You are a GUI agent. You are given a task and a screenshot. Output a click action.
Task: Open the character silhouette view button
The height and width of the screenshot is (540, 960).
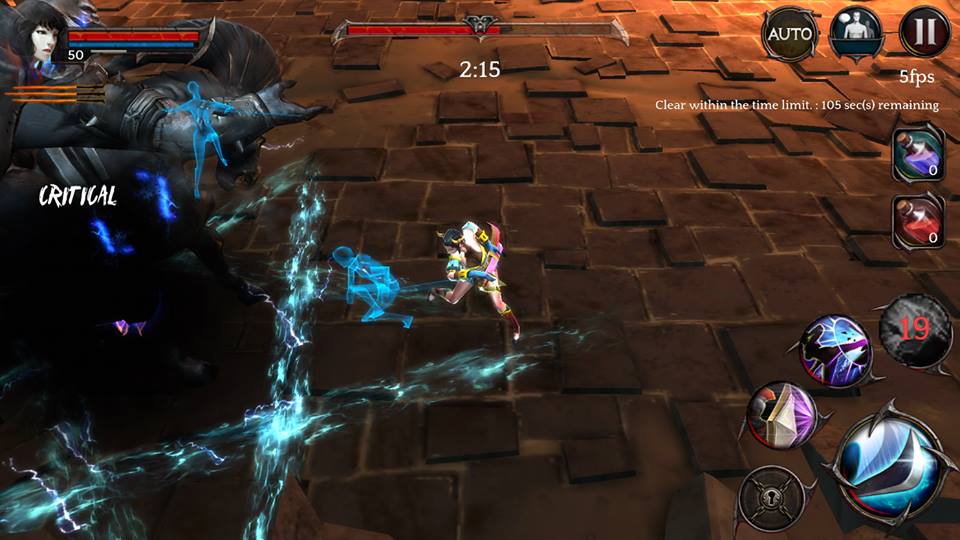tap(856, 34)
